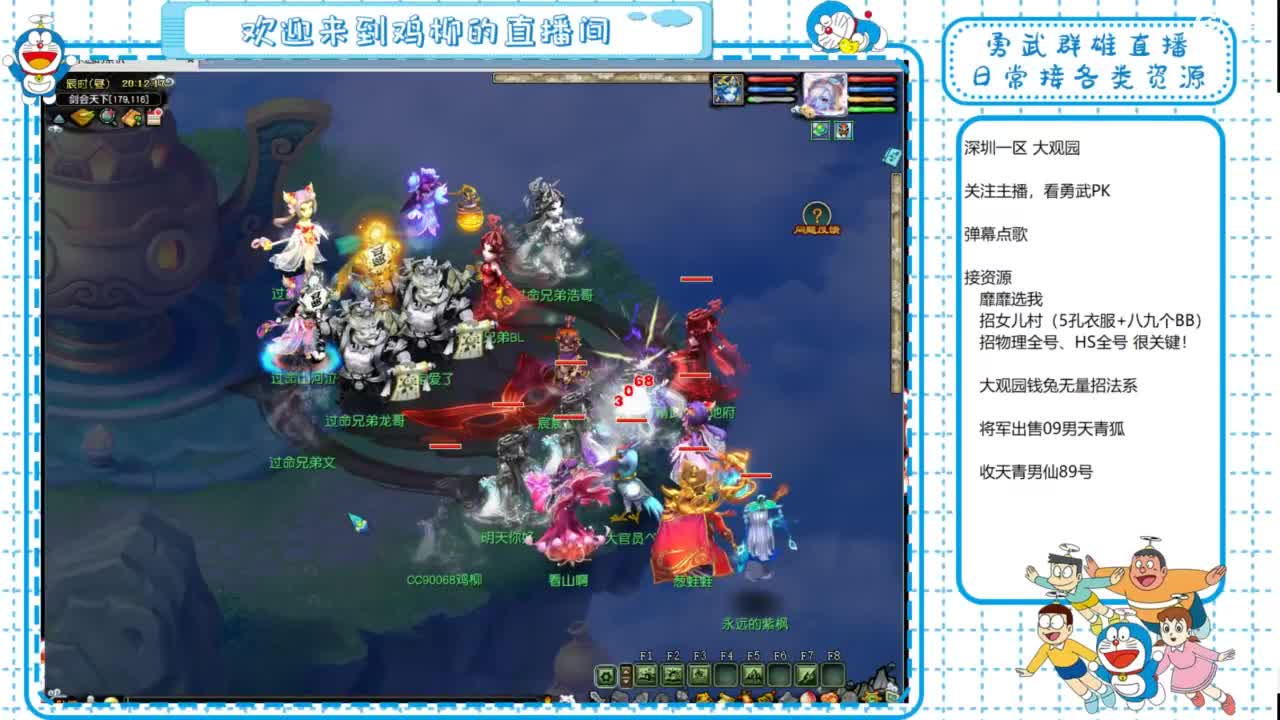Select the F5 quick skill slot icon
Screen dimensions: 1280x720
751,675
